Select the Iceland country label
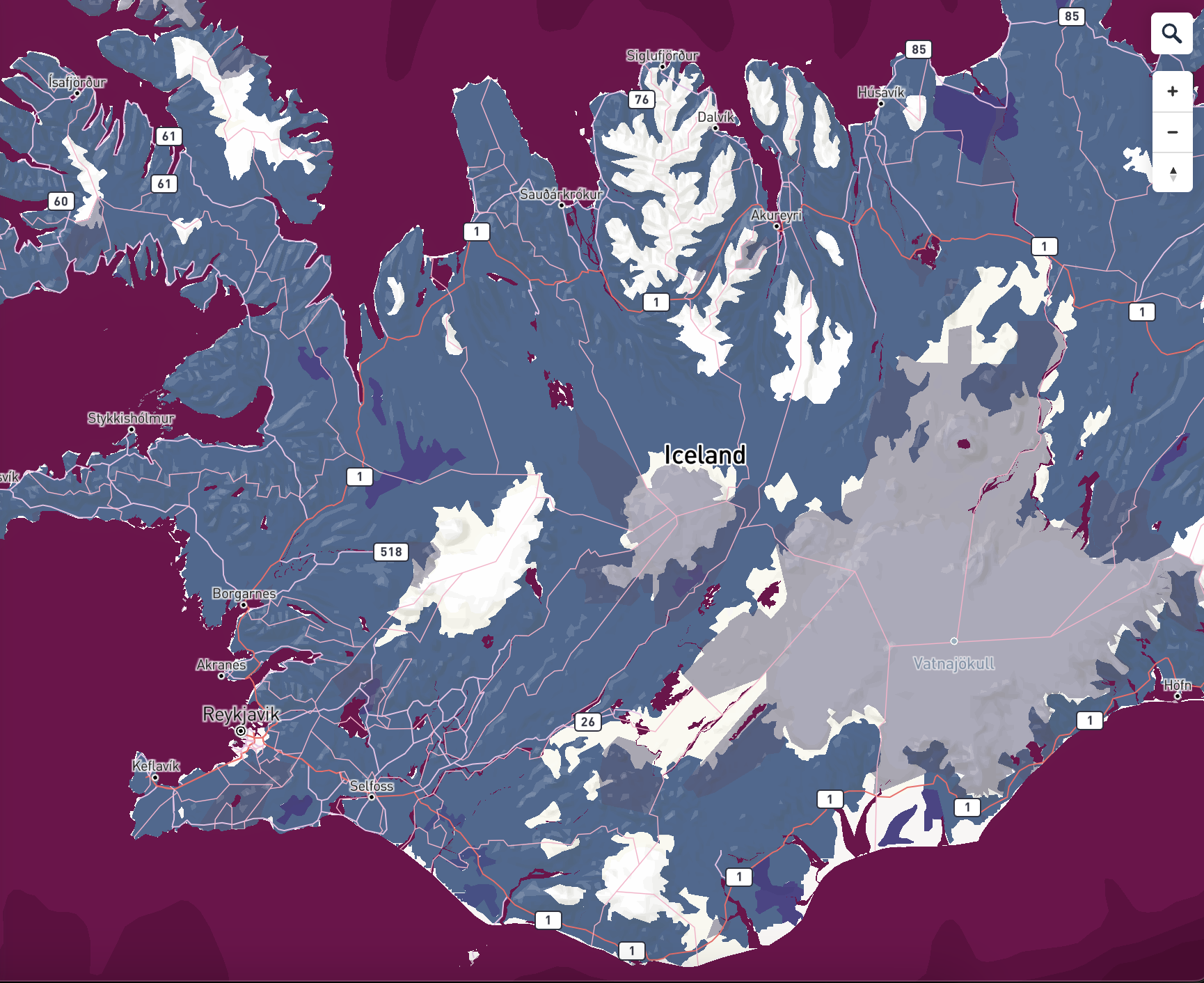The image size is (1204, 983). click(705, 456)
